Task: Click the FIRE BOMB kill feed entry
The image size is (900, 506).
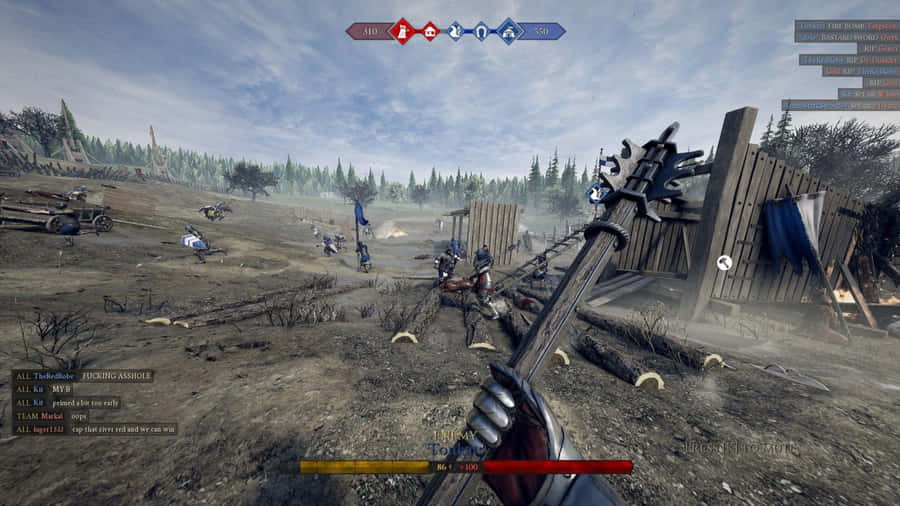Action: 846,25
